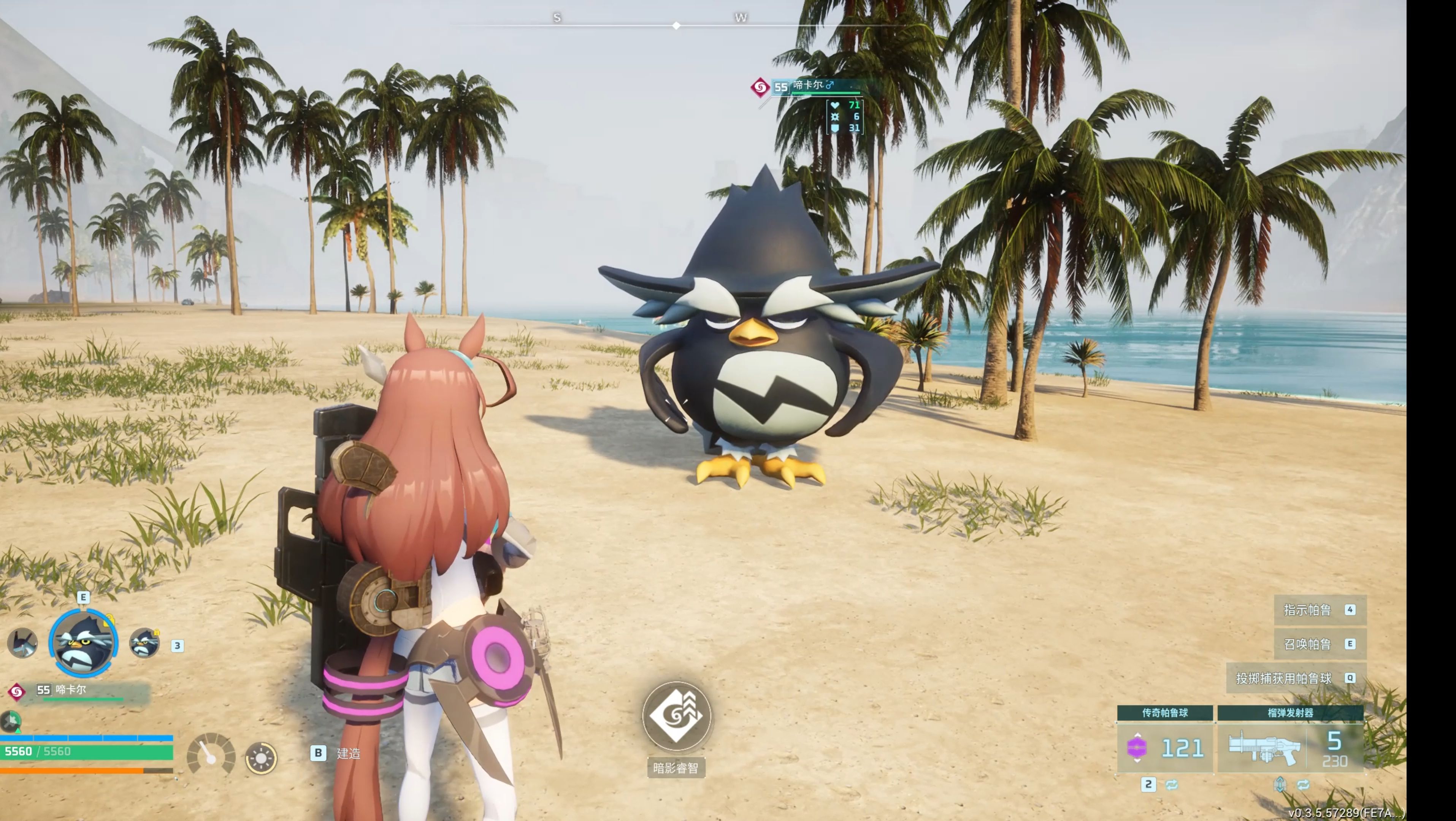Screen dimensions: 1456x821
Task: Activate the 暗影睿智 partner skill icon
Action: 676,715
